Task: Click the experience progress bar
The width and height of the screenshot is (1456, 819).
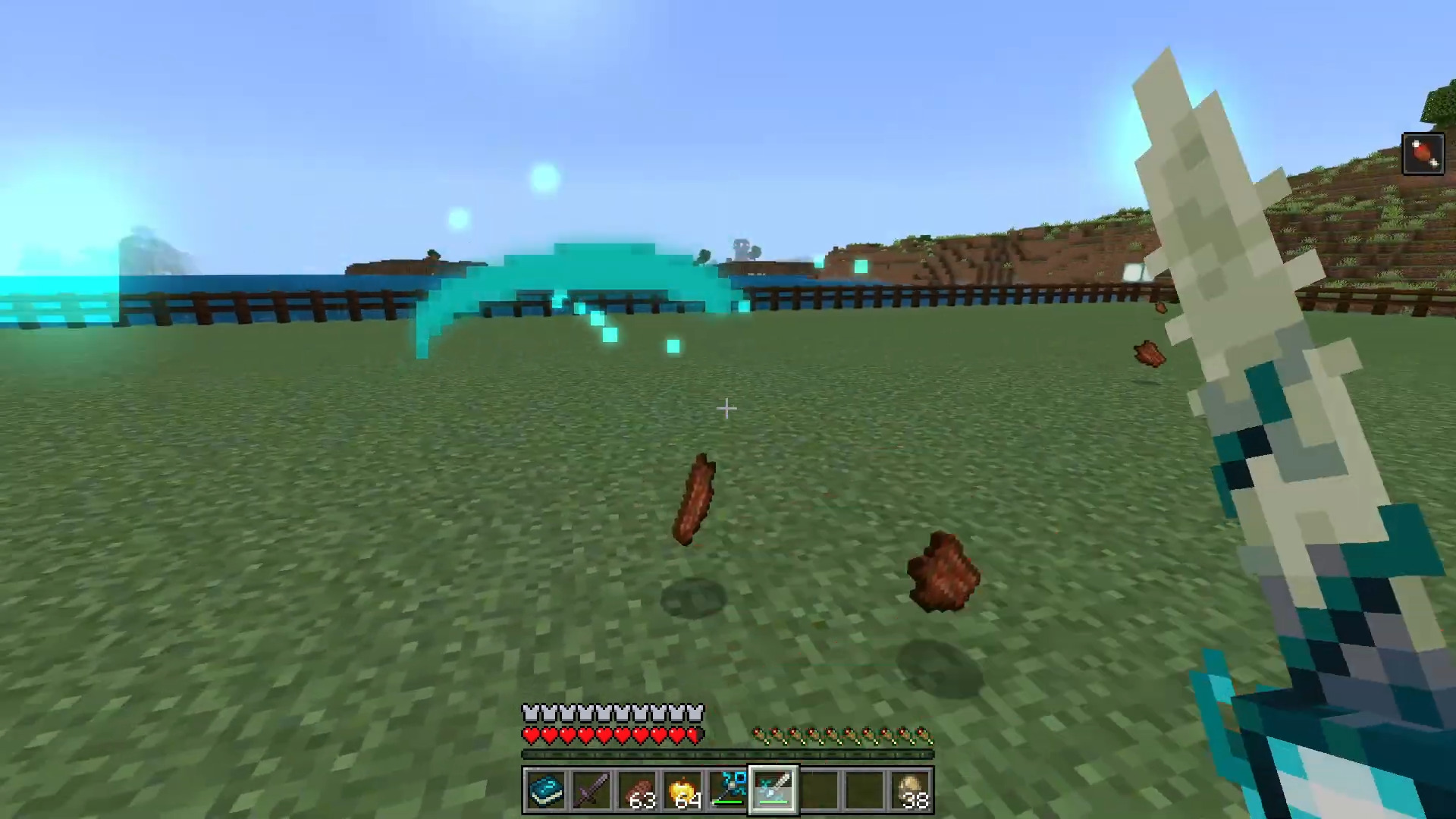Action: 726,755
